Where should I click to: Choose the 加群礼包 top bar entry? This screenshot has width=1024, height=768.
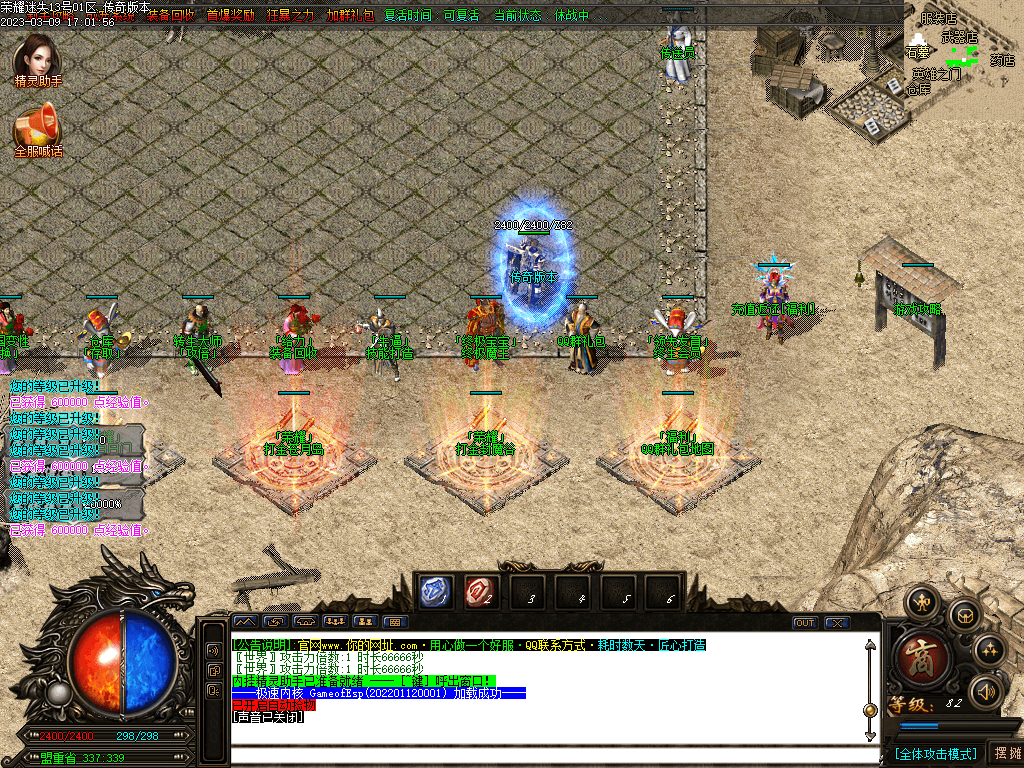(x=350, y=16)
